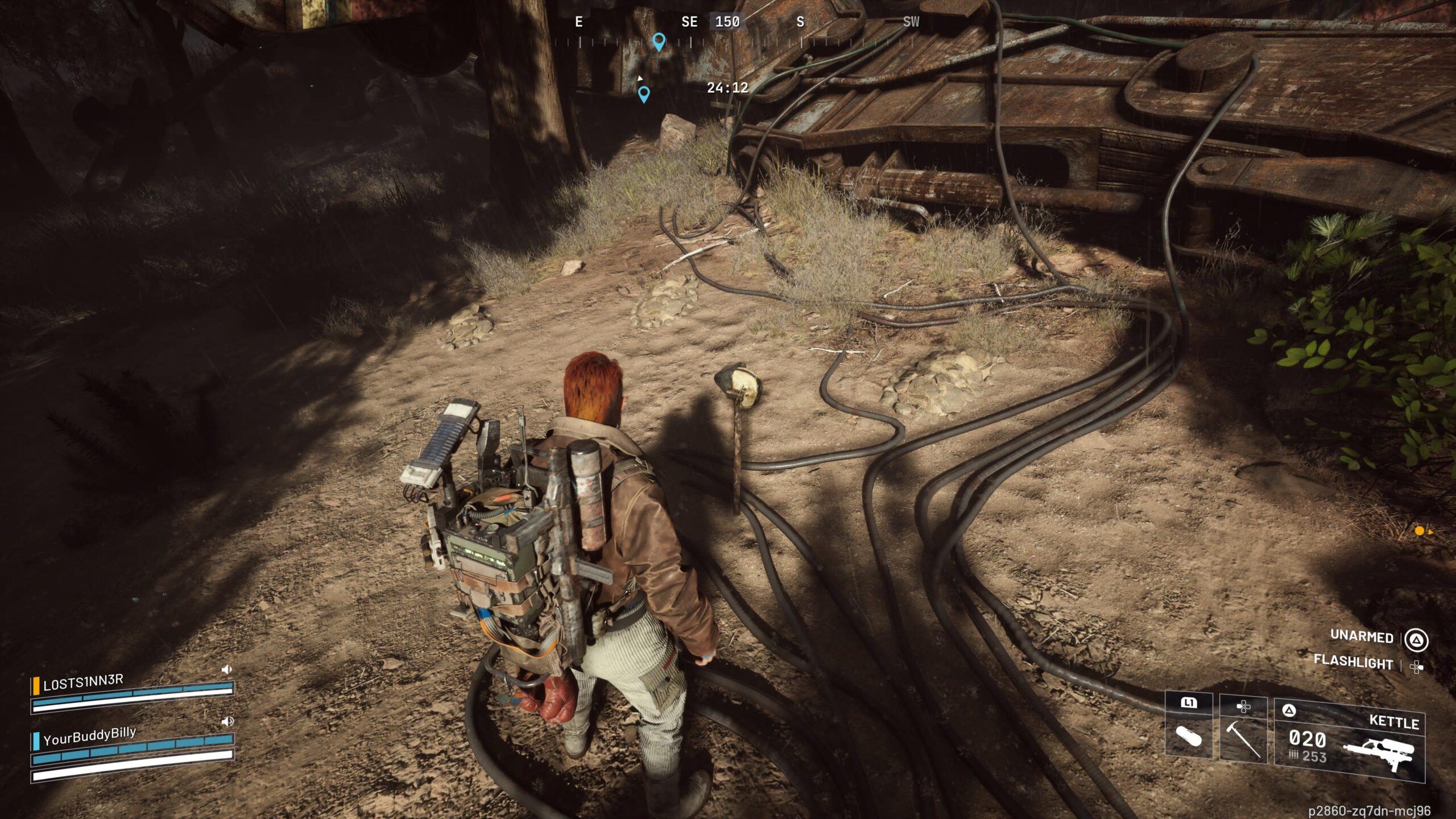Select squad member L0STS1NN3R's name
Screen dimensions: 1456x819
[83, 682]
